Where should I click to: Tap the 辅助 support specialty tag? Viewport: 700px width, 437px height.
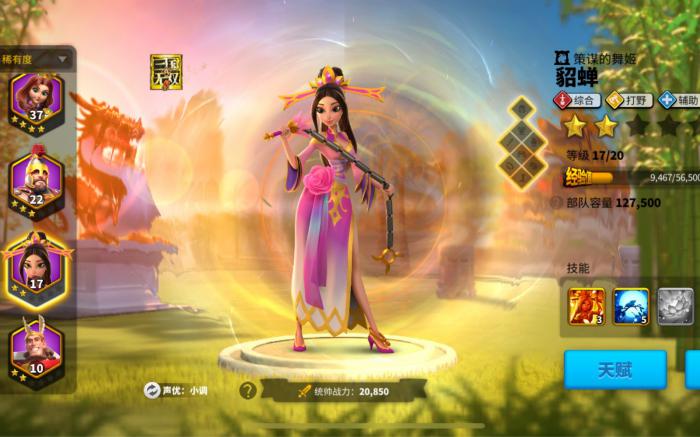click(678, 100)
